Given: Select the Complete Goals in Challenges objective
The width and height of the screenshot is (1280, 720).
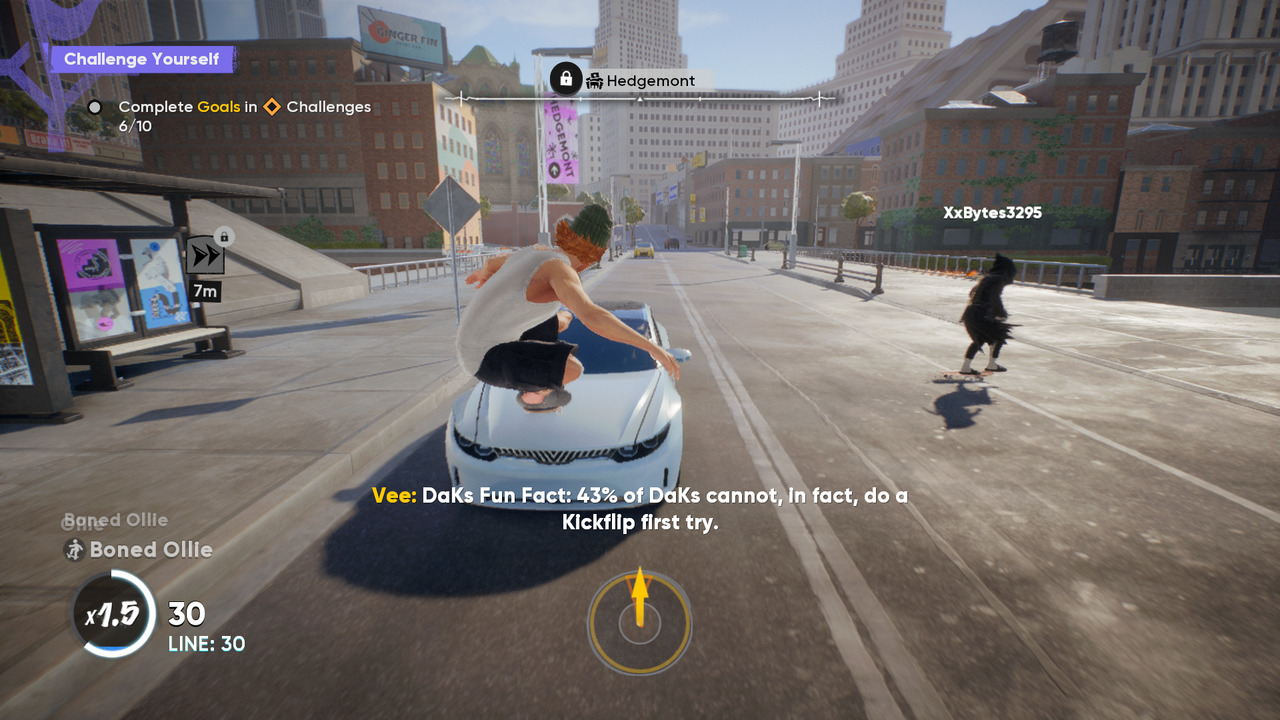Looking at the screenshot, I should (x=244, y=107).
